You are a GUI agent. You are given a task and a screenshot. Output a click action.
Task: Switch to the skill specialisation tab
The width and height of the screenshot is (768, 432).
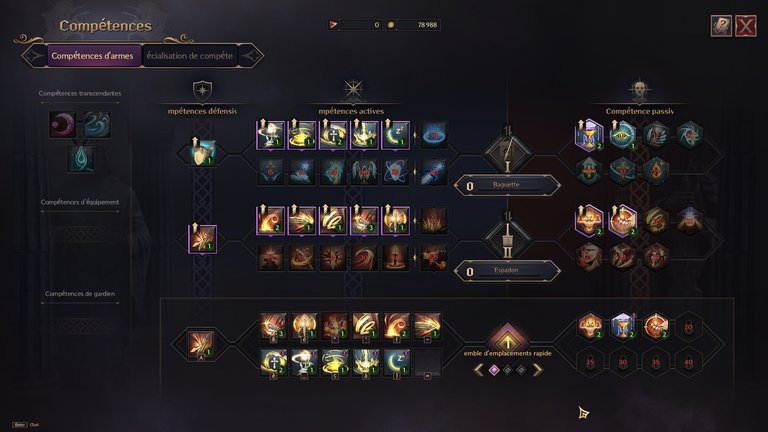pyautogui.click(x=190, y=56)
